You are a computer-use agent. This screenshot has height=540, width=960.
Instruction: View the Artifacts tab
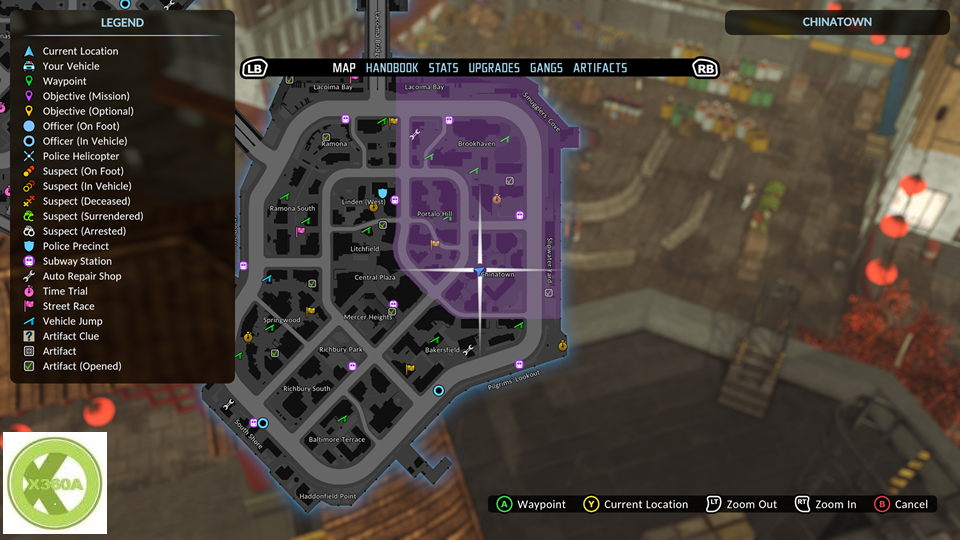600,68
